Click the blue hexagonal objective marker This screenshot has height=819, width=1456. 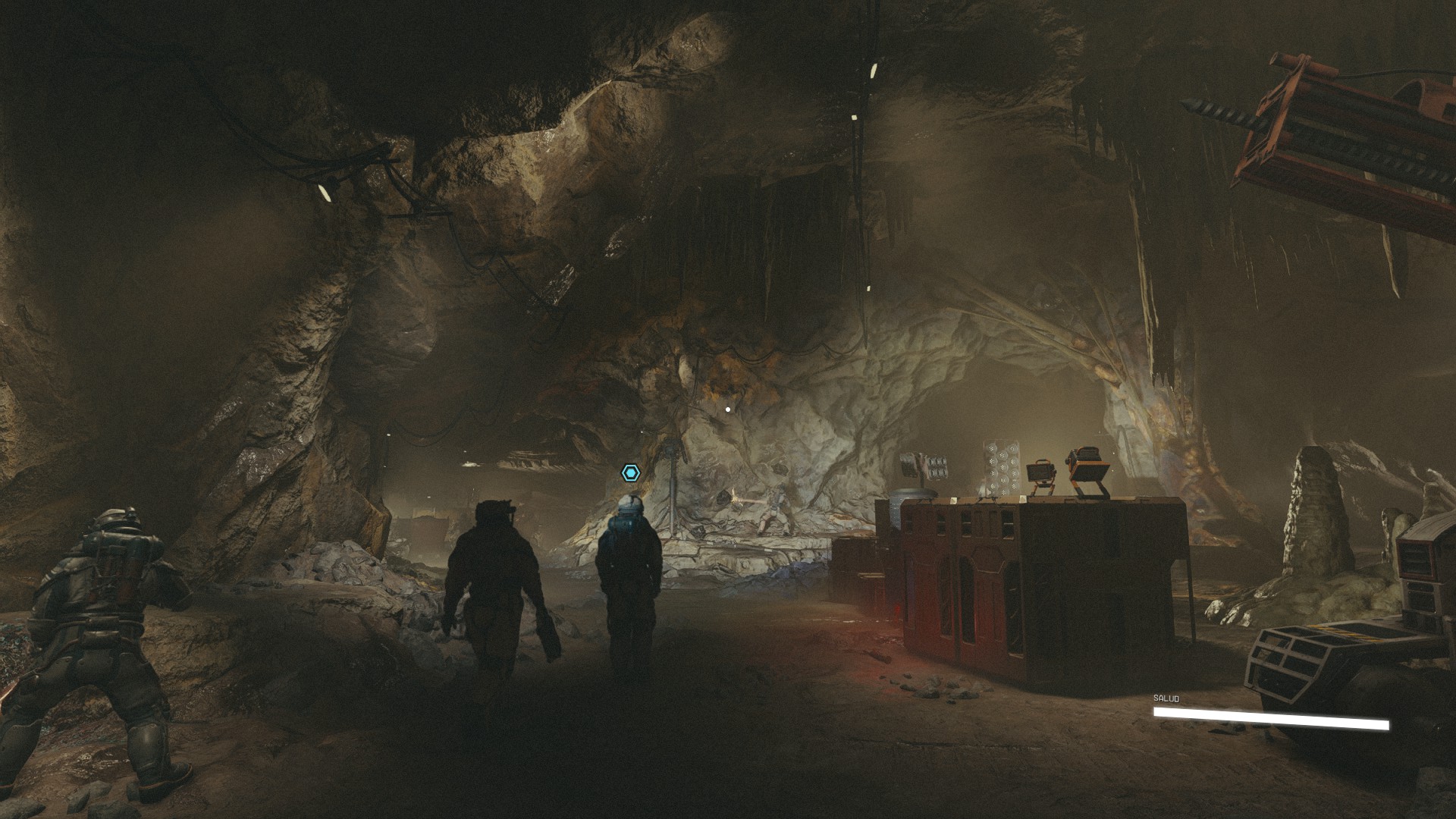(630, 473)
